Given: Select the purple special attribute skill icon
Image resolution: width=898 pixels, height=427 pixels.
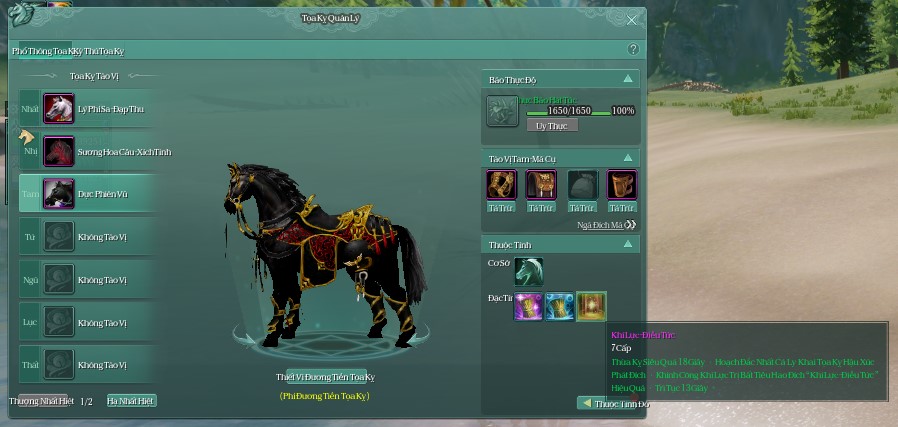Looking at the screenshot, I should click(529, 307).
